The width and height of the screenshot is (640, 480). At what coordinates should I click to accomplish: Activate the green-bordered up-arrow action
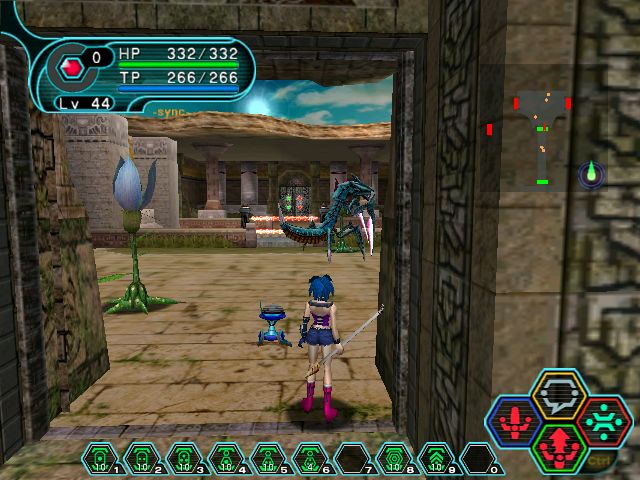[559, 446]
